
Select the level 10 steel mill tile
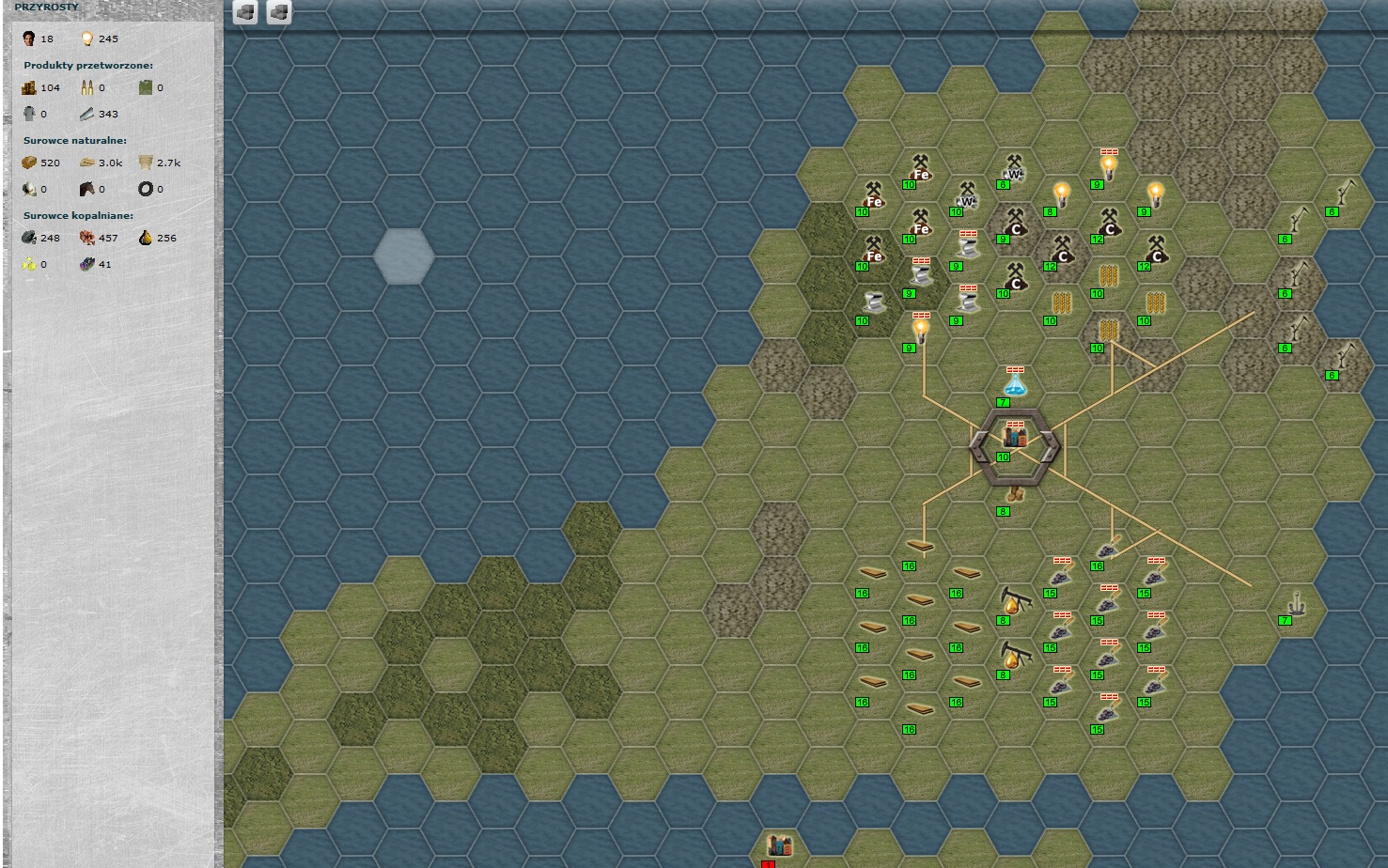click(874, 302)
